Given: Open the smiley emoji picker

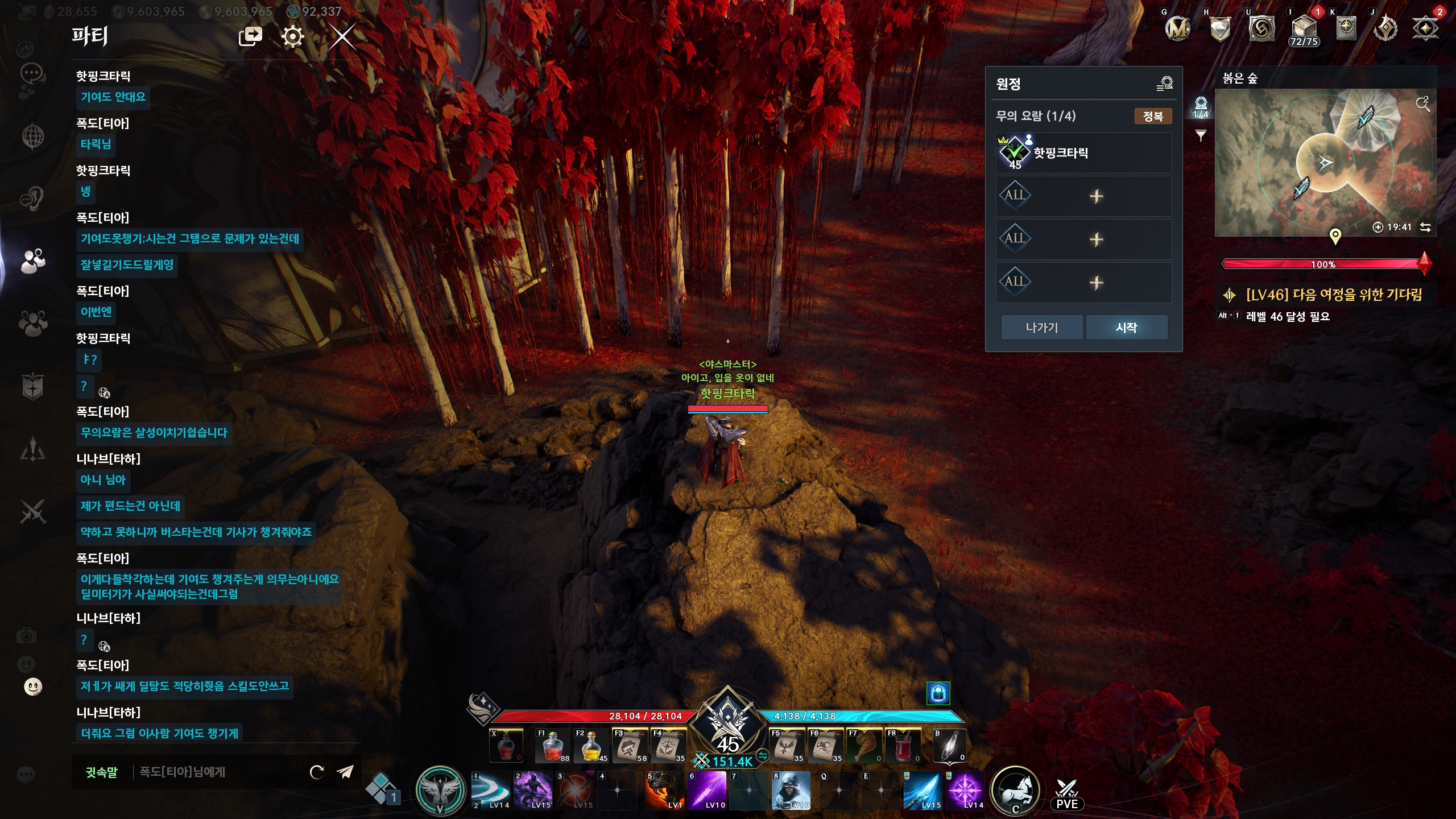Looking at the screenshot, I should [x=33, y=687].
